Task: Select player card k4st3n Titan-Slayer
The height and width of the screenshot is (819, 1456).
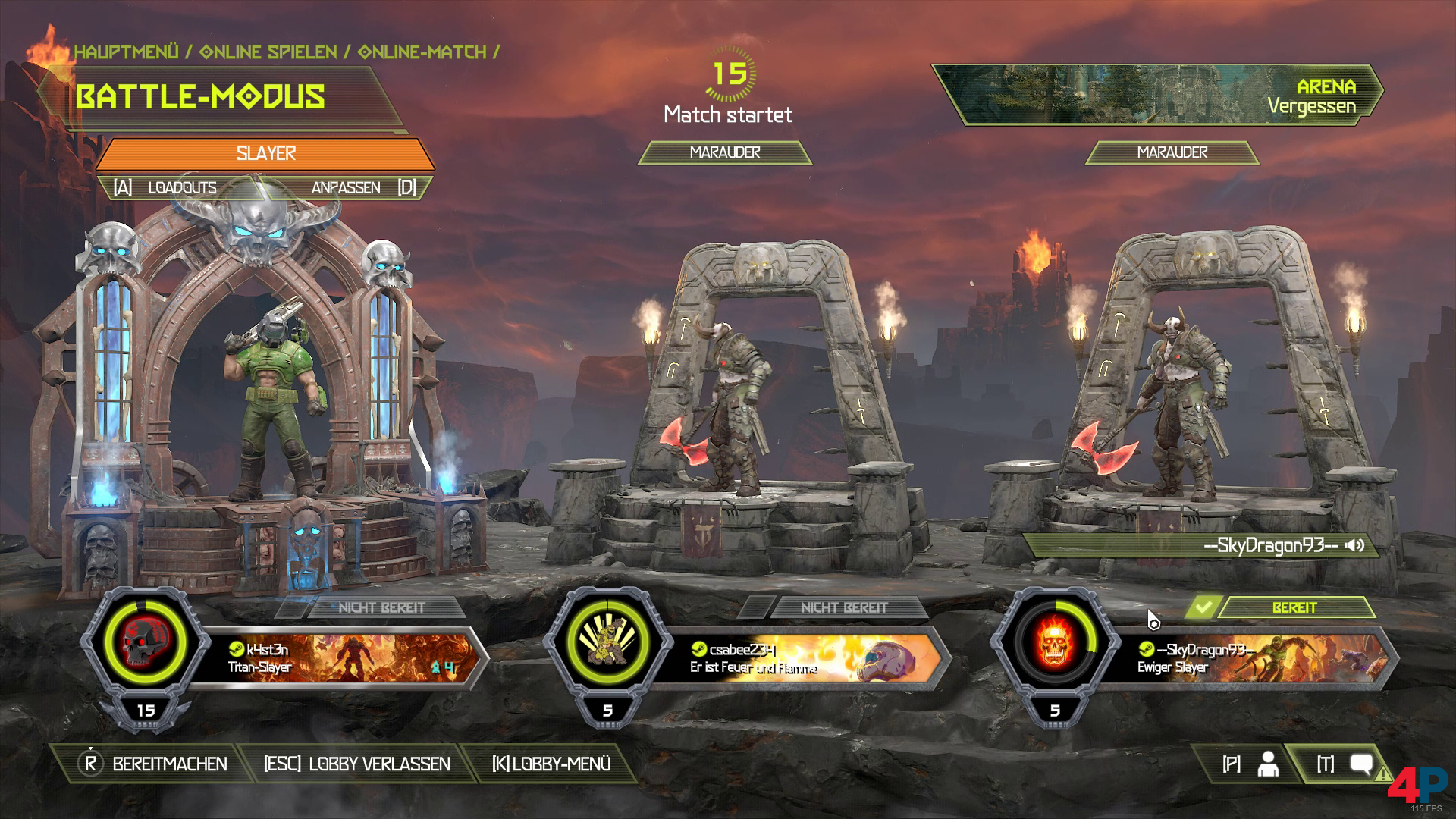Action: point(341,658)
